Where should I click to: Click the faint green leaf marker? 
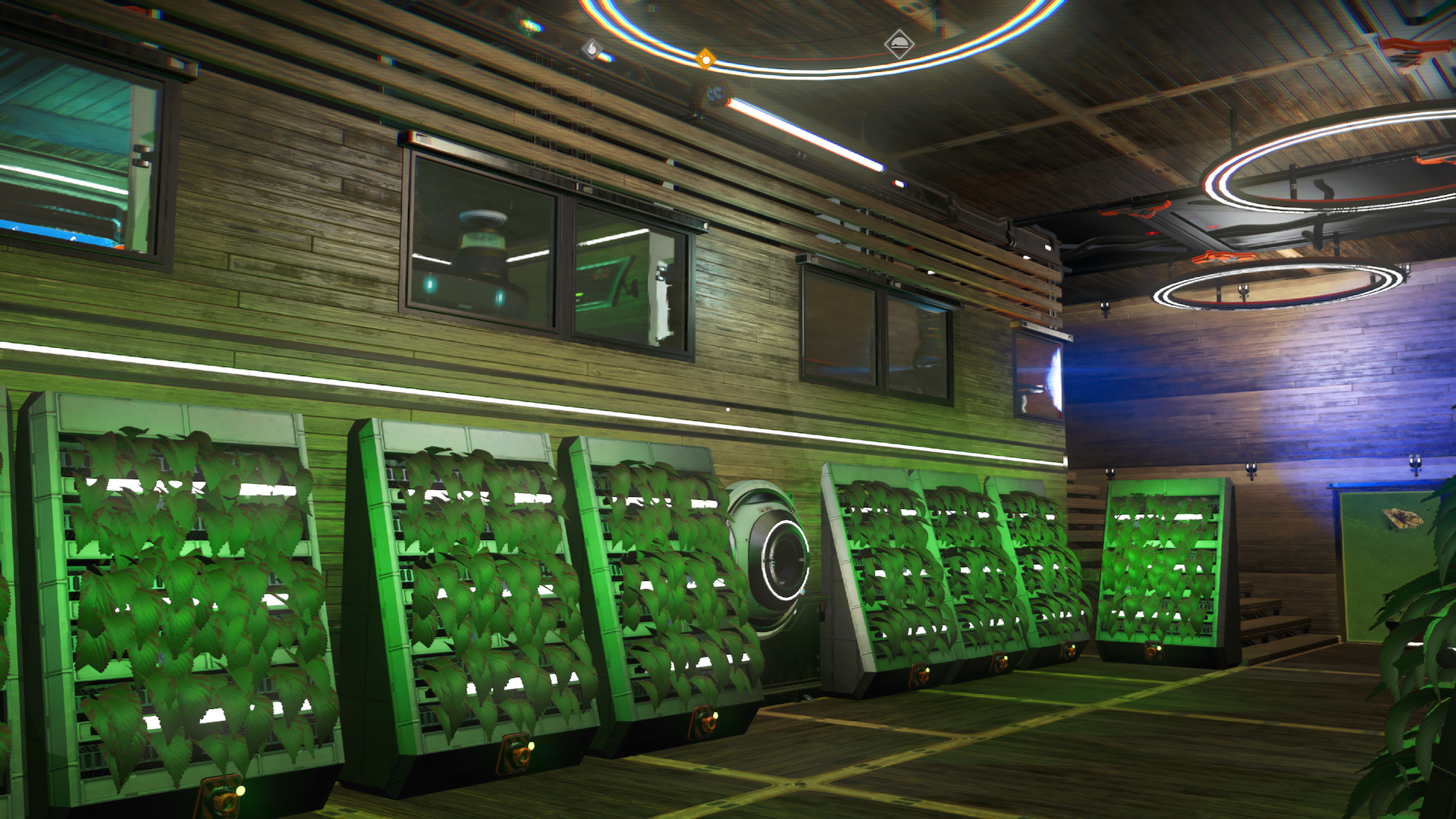pyautogui.click(x=529, y=26)
